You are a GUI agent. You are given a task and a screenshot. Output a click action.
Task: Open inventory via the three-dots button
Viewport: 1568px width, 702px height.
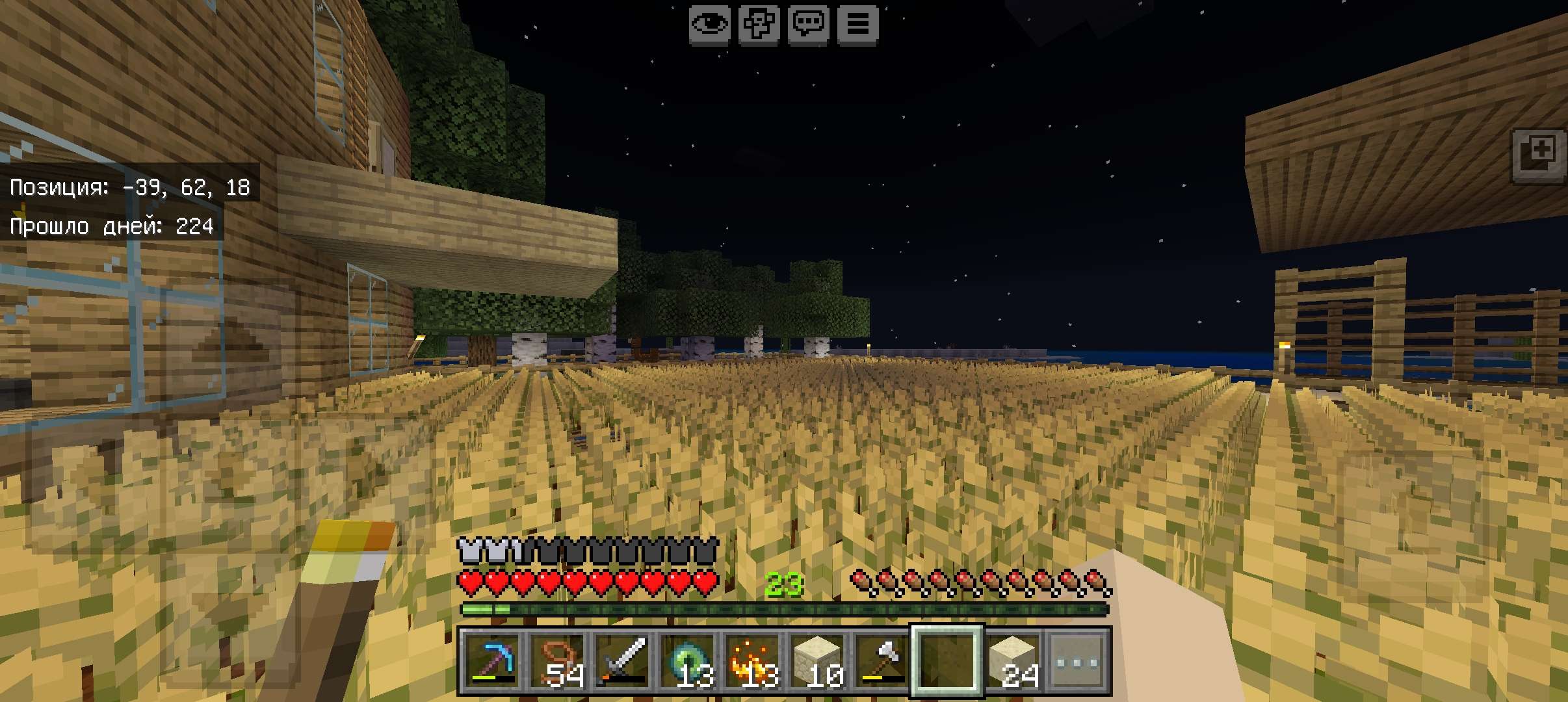click(x=1078, y=660)
